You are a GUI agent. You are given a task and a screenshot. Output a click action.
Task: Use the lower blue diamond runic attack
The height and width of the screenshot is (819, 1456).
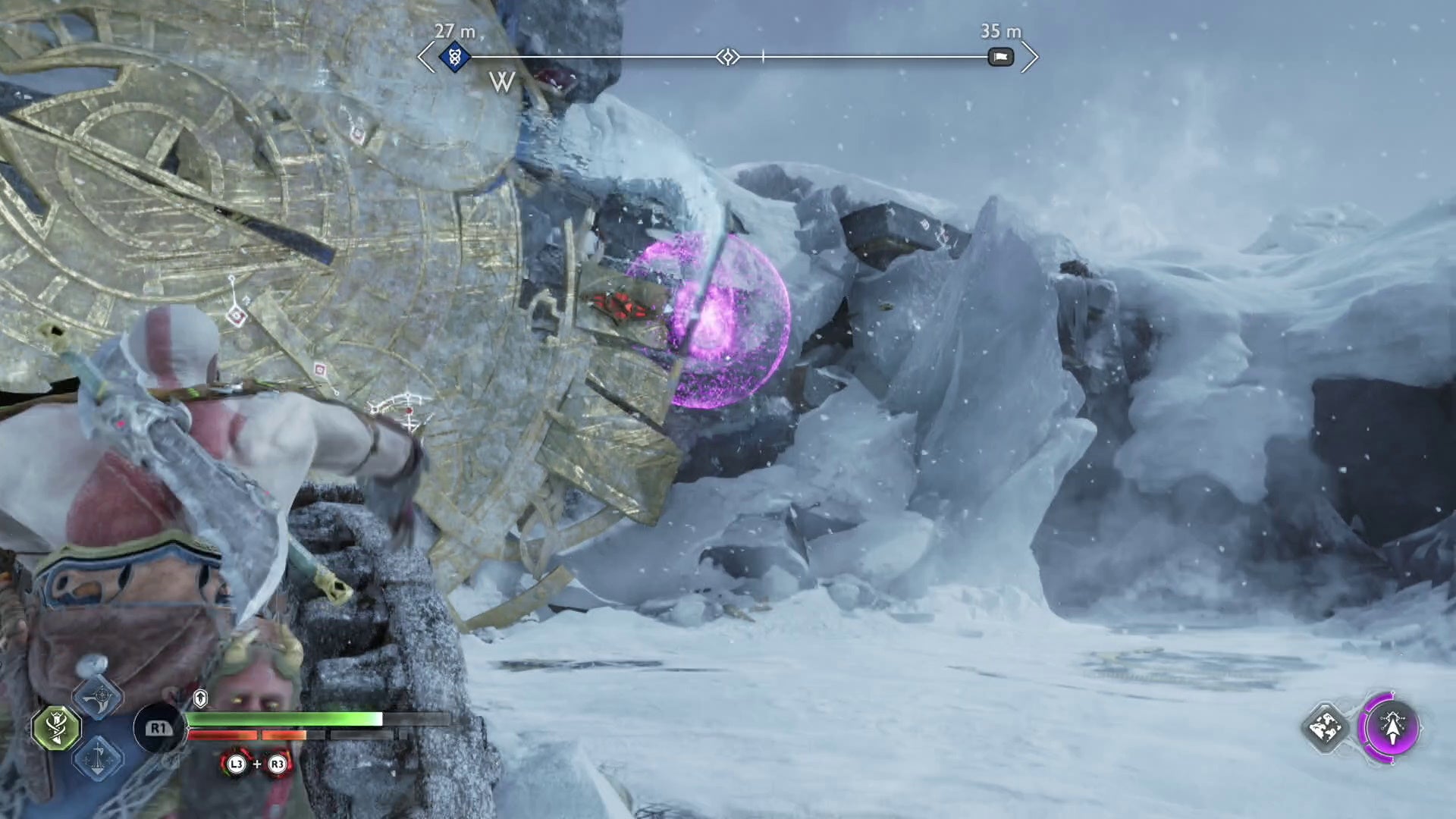pyautogui.click(x=99, y=758)
